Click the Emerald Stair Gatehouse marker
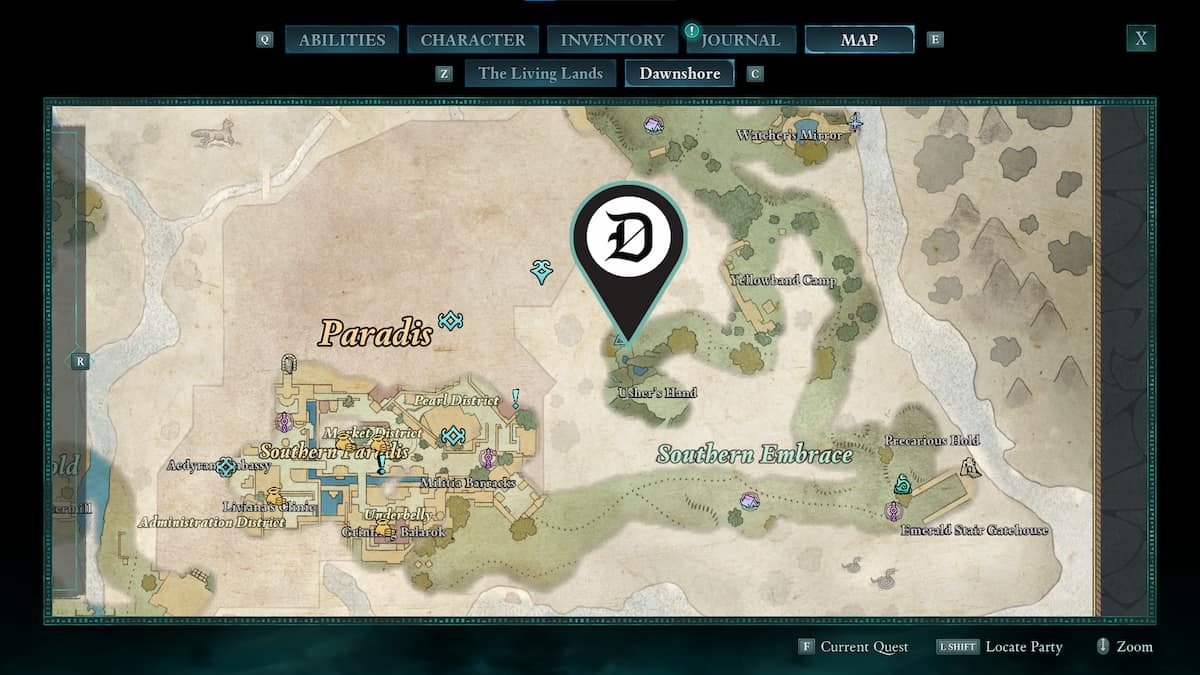 892,511
